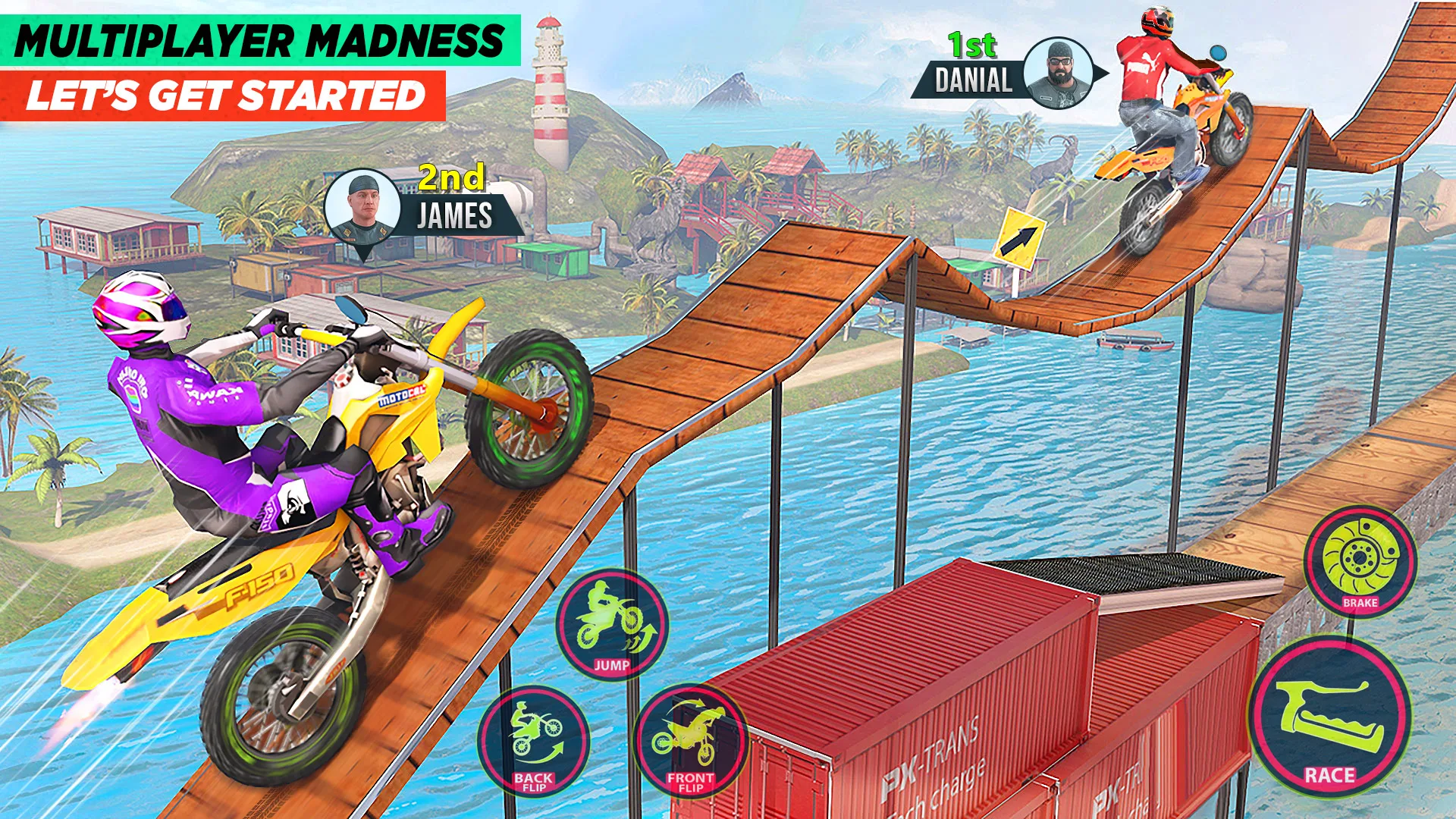This screenshot has width=1456, height=819.
Task: Expand James's 2nd place rank badge
Action: pyautogui.click(x=450, y=179)
